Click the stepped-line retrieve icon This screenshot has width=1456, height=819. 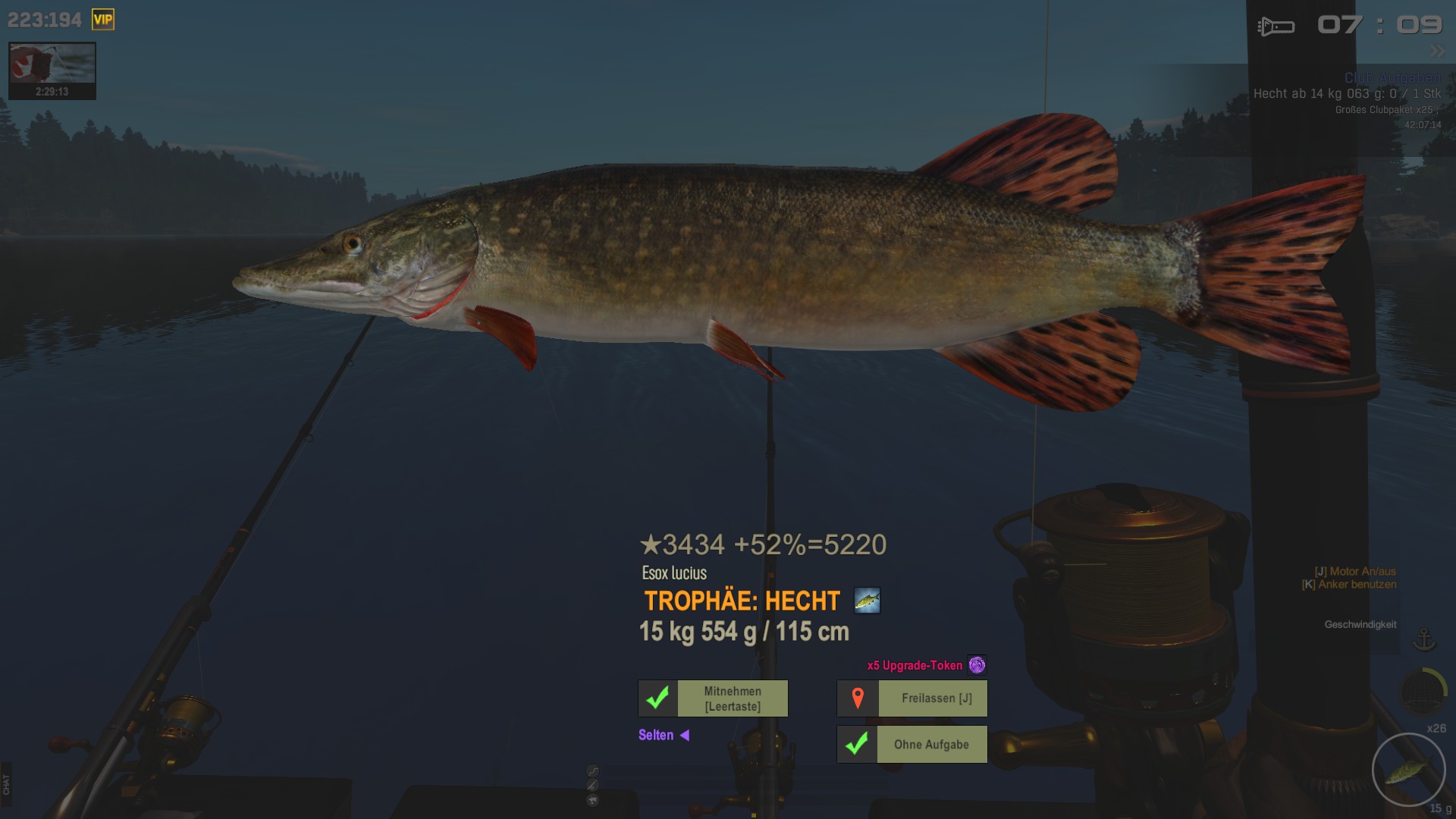click(593, 771)
